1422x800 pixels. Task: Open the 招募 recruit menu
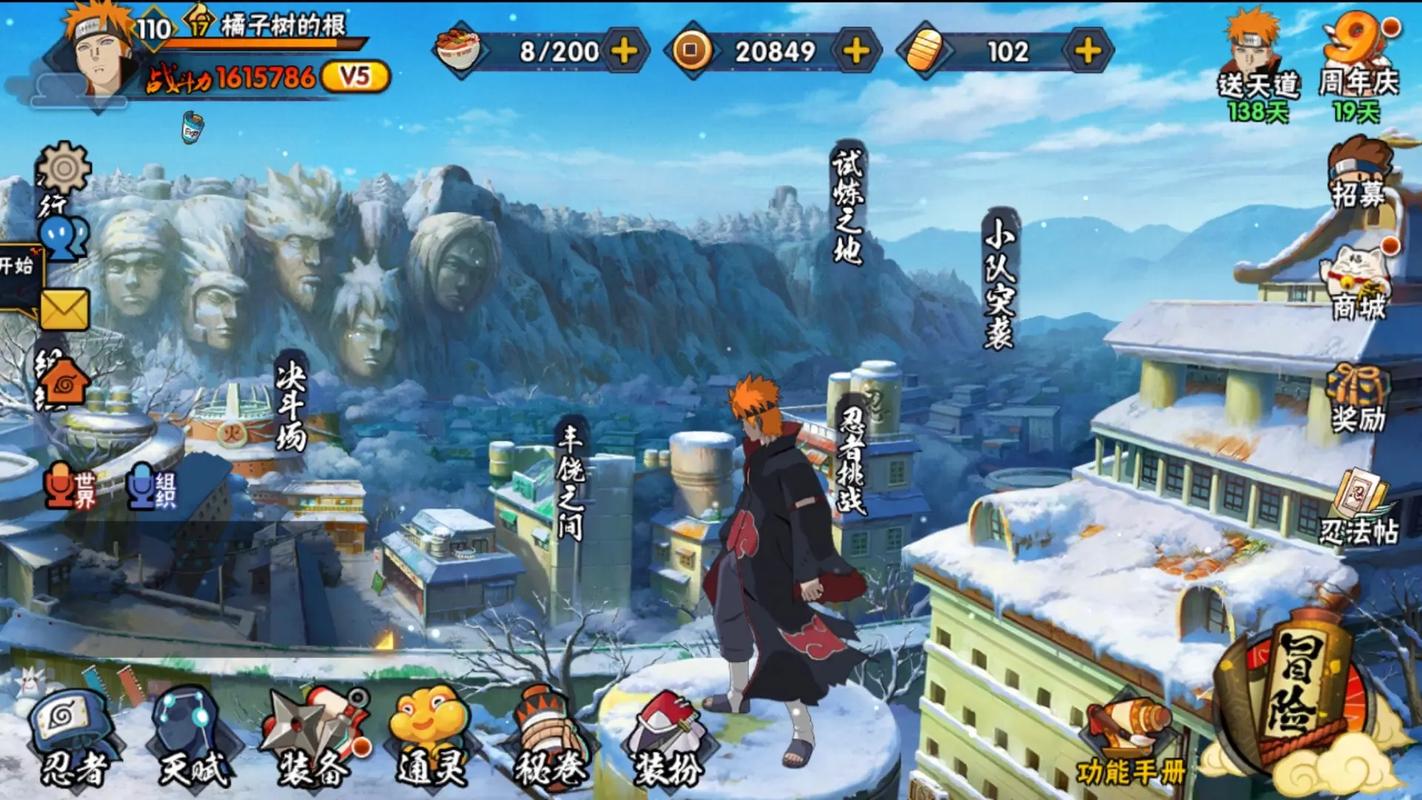coord(1358,170)
